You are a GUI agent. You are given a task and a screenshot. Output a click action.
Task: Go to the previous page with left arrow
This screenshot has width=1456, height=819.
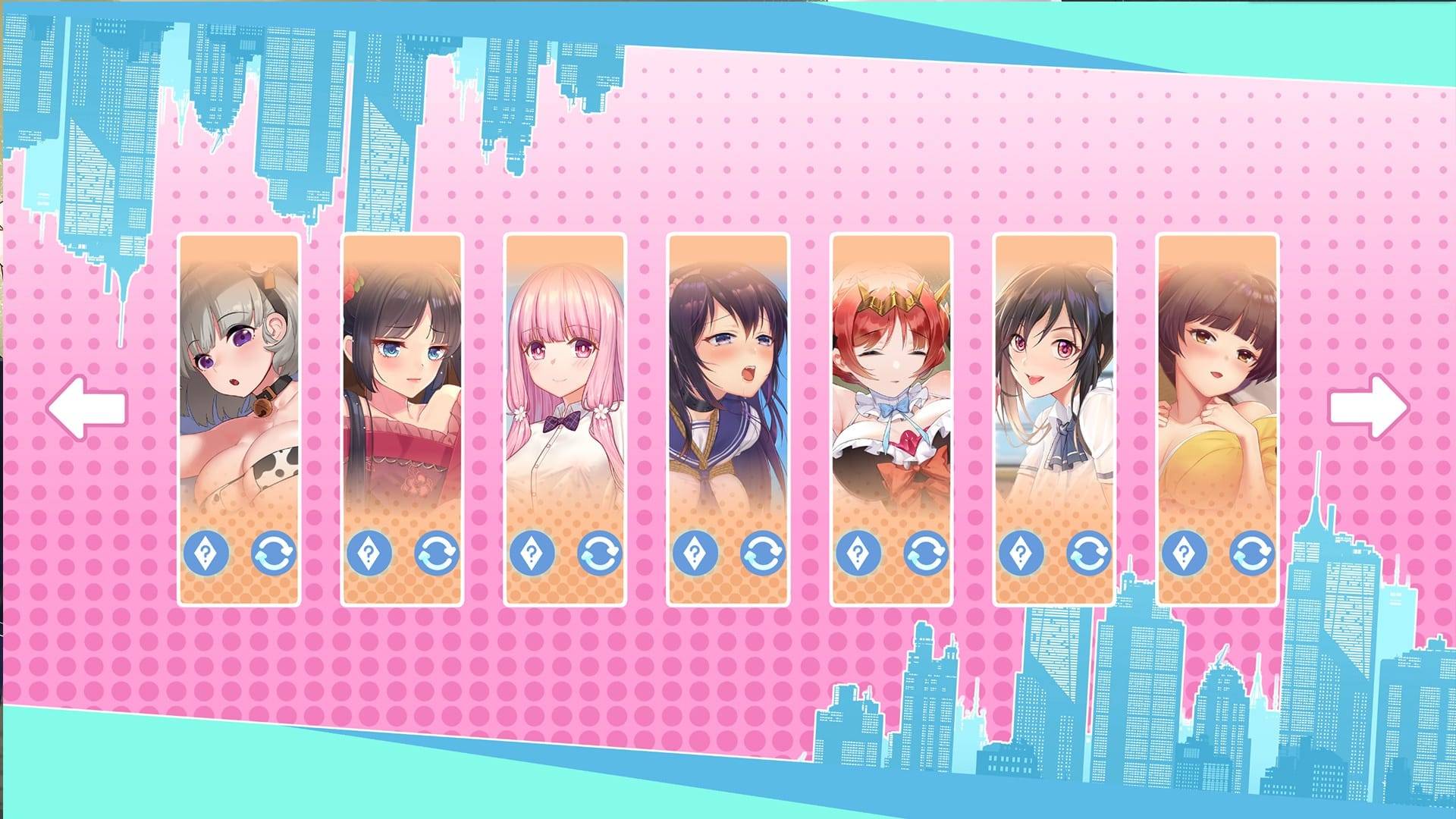[x=86, y=407]
